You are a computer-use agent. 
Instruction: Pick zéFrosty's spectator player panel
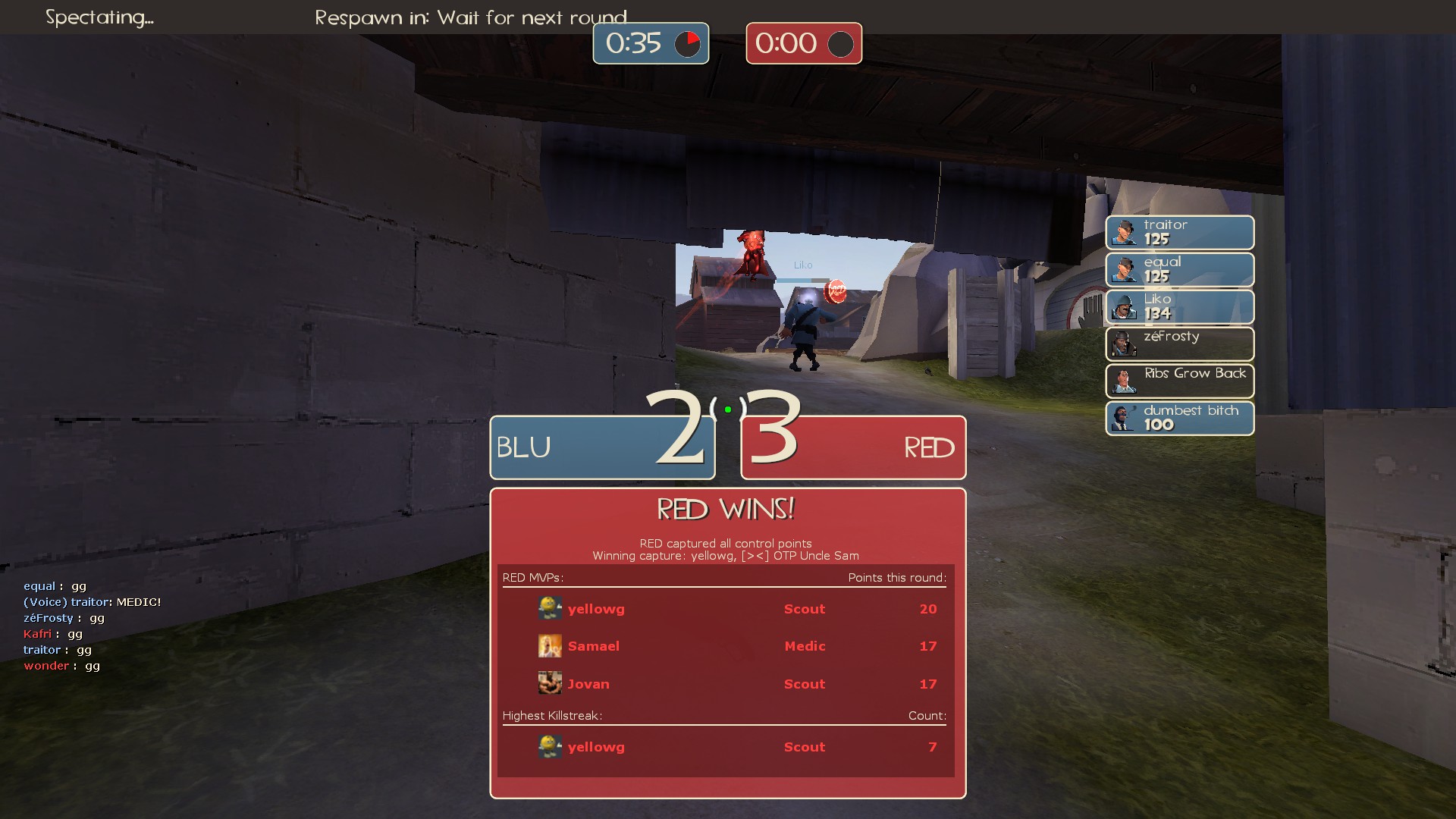click(x=1179, y=344)
